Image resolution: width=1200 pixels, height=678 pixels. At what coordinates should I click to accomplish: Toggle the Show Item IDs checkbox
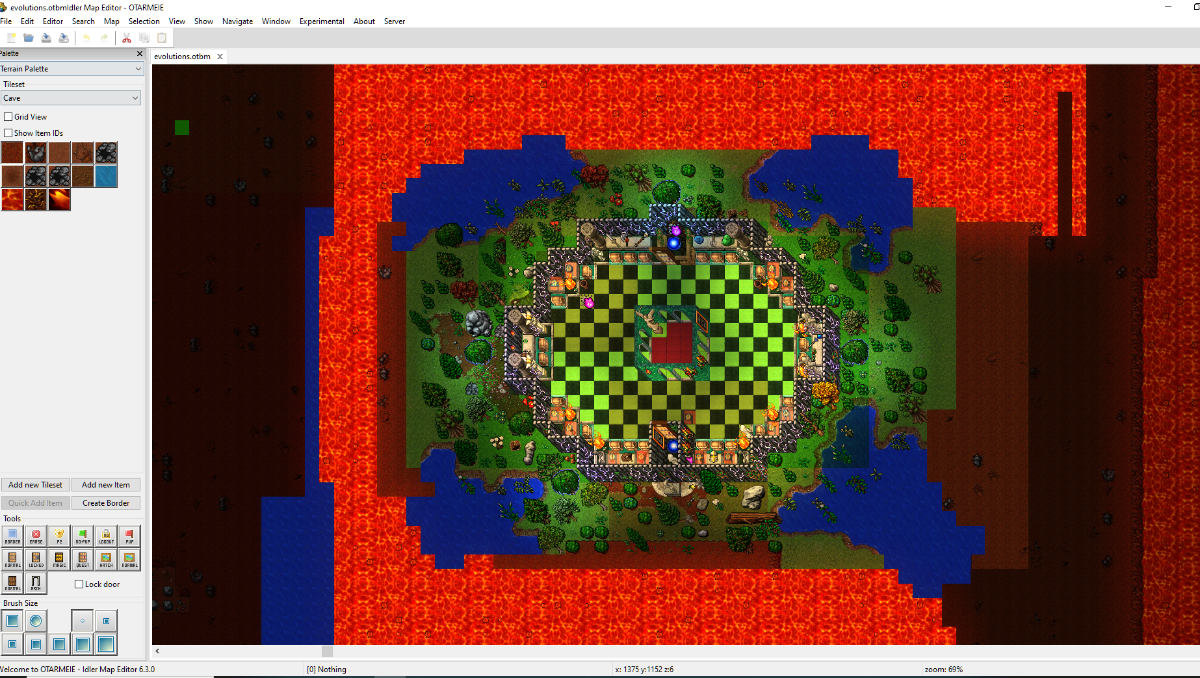coord(9,133)
